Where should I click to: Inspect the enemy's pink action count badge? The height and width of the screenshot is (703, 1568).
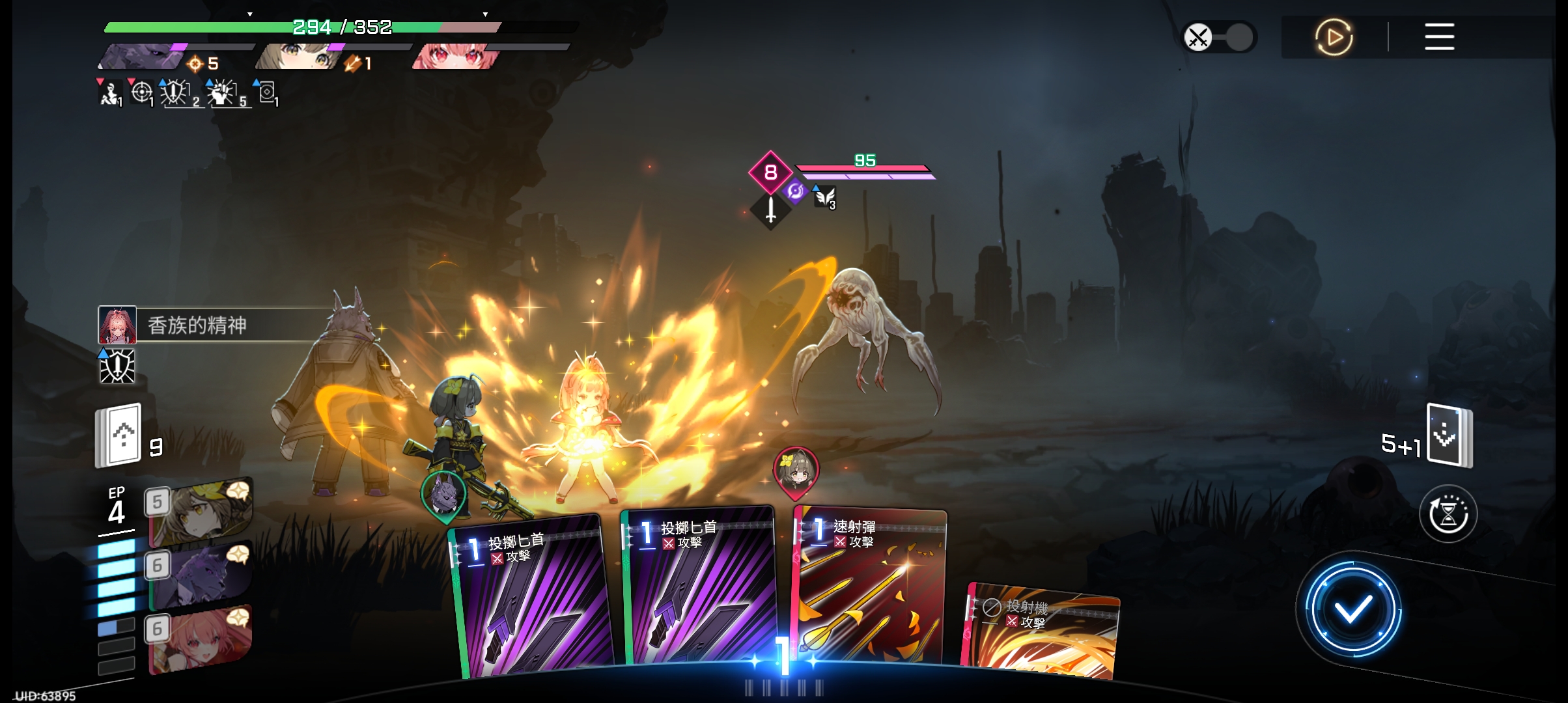point(770,172)
